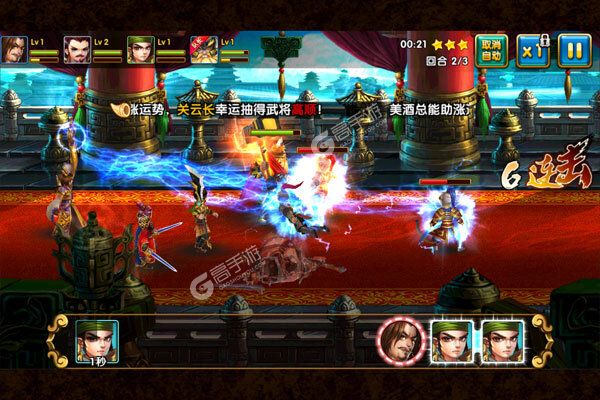
Task: Activate the skill card showing 1秒 cooldown
Action: click(x=99, y=341)
